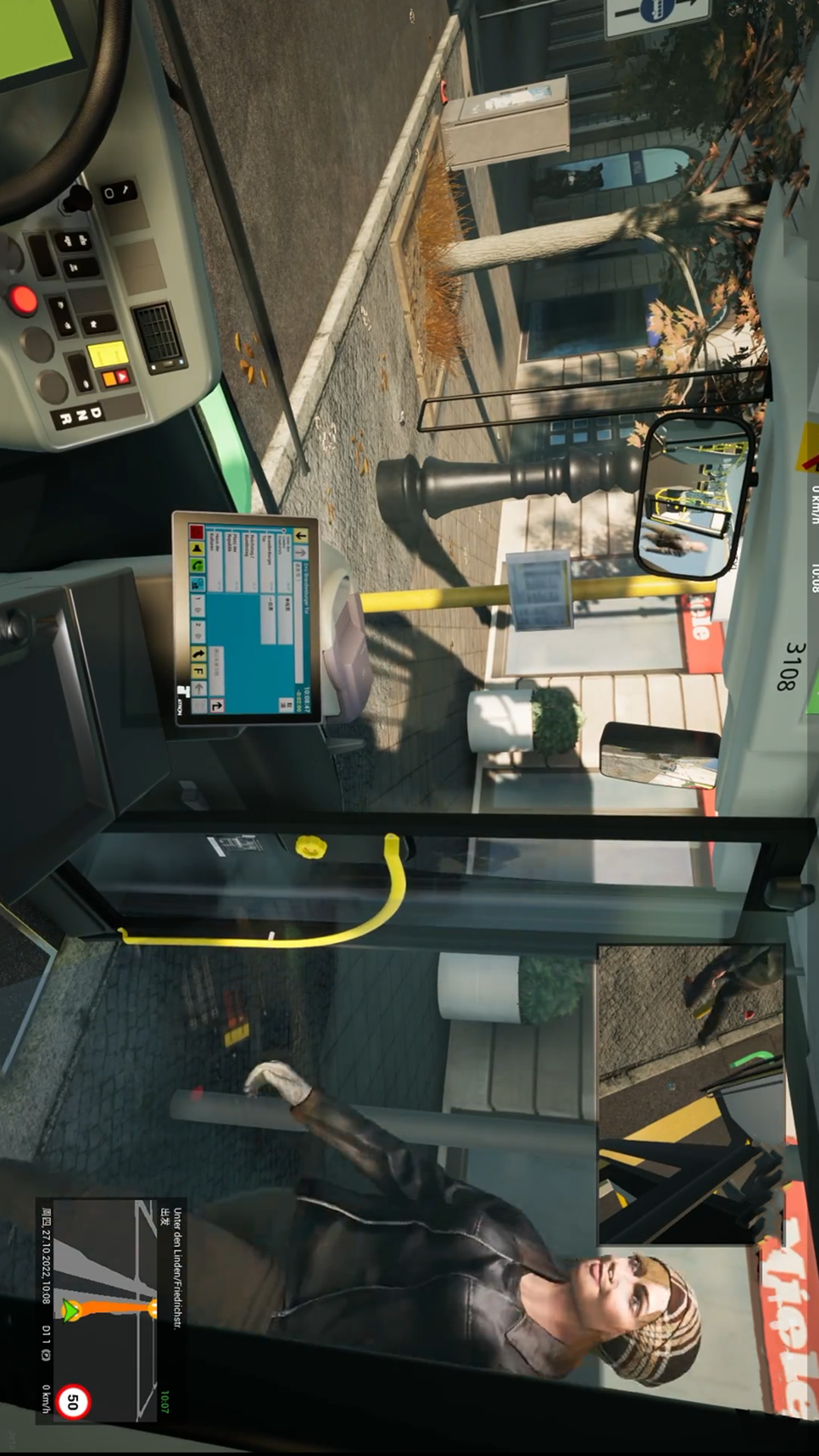
Task: Tap the grey button numbered 1
Action: point(199,604)
